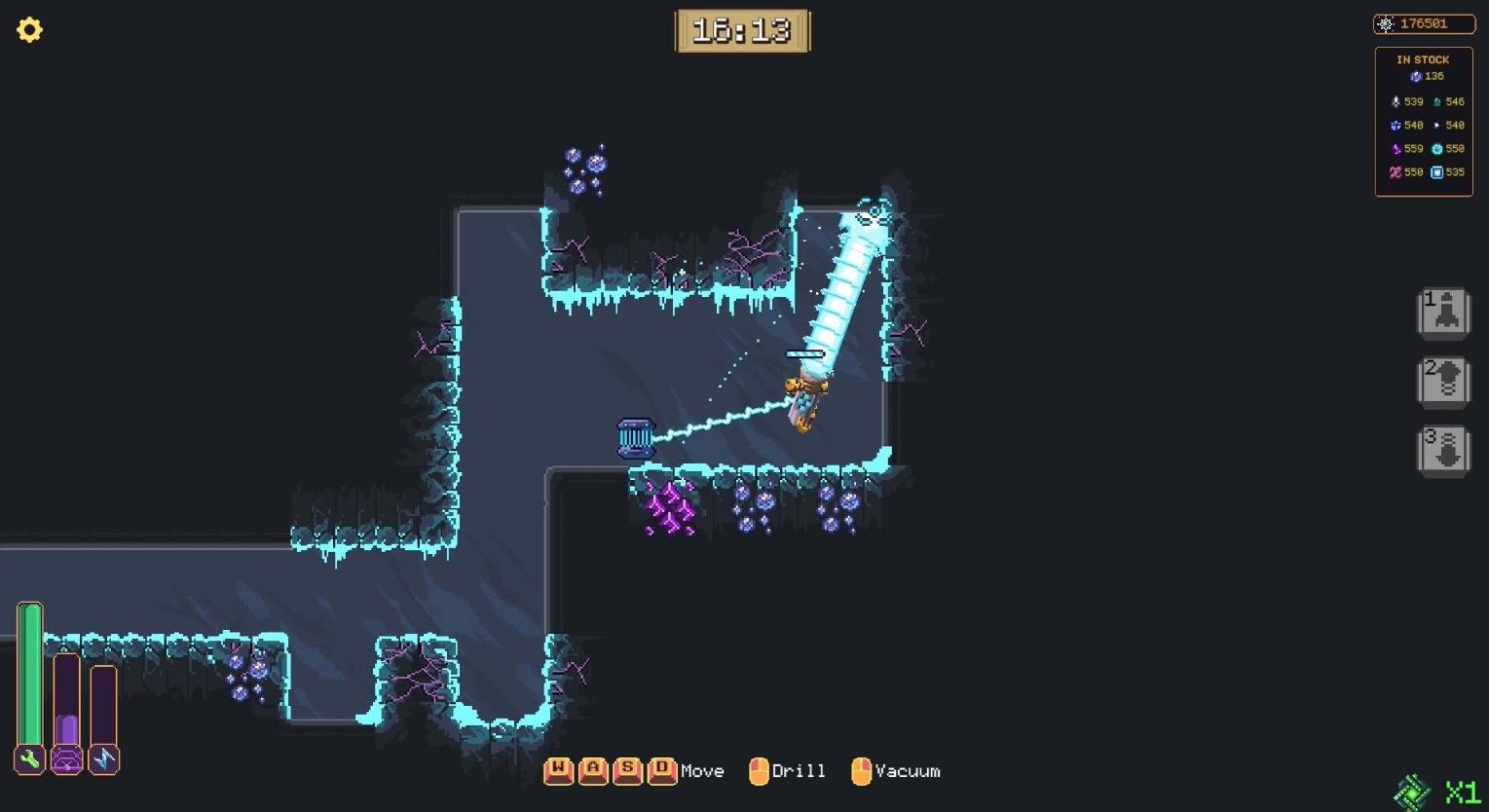Select elevator shortcut 1 on the right panel
This screenshot has width=1489, height=812.
(1442, 314)
